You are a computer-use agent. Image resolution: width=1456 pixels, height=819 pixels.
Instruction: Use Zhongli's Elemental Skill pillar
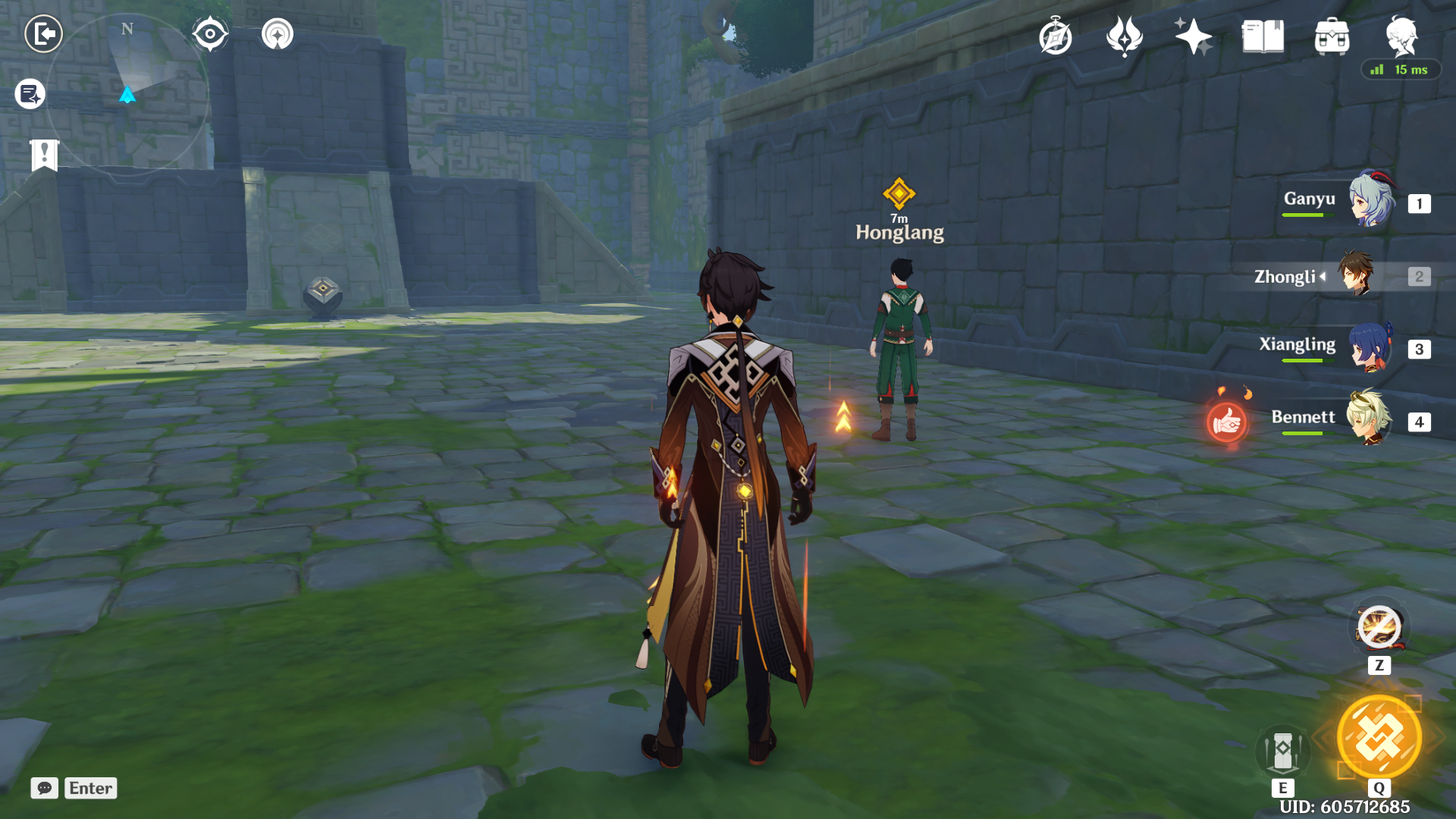coord(1282,752)
